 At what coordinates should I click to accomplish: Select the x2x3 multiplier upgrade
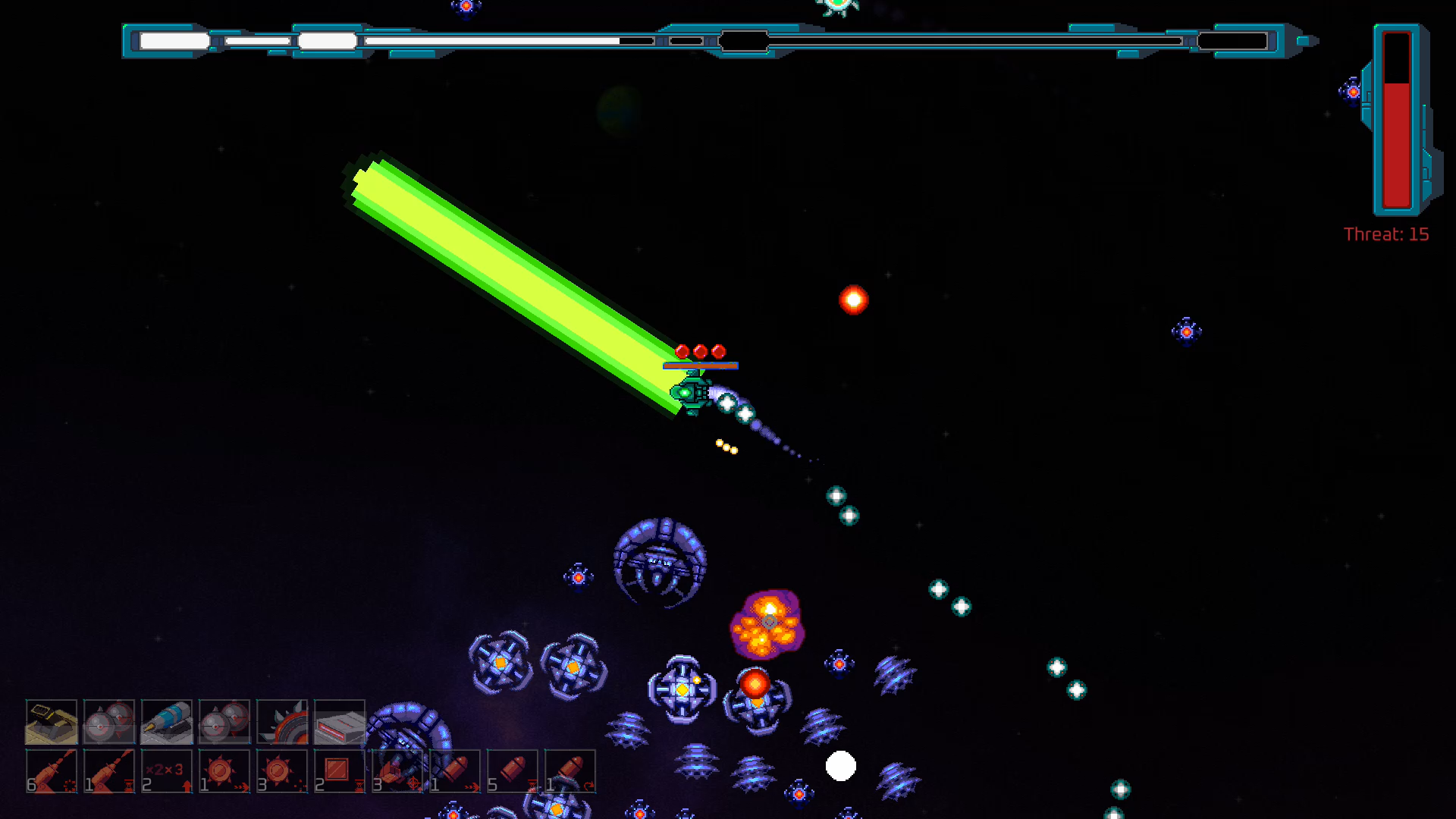click(167, 771)
